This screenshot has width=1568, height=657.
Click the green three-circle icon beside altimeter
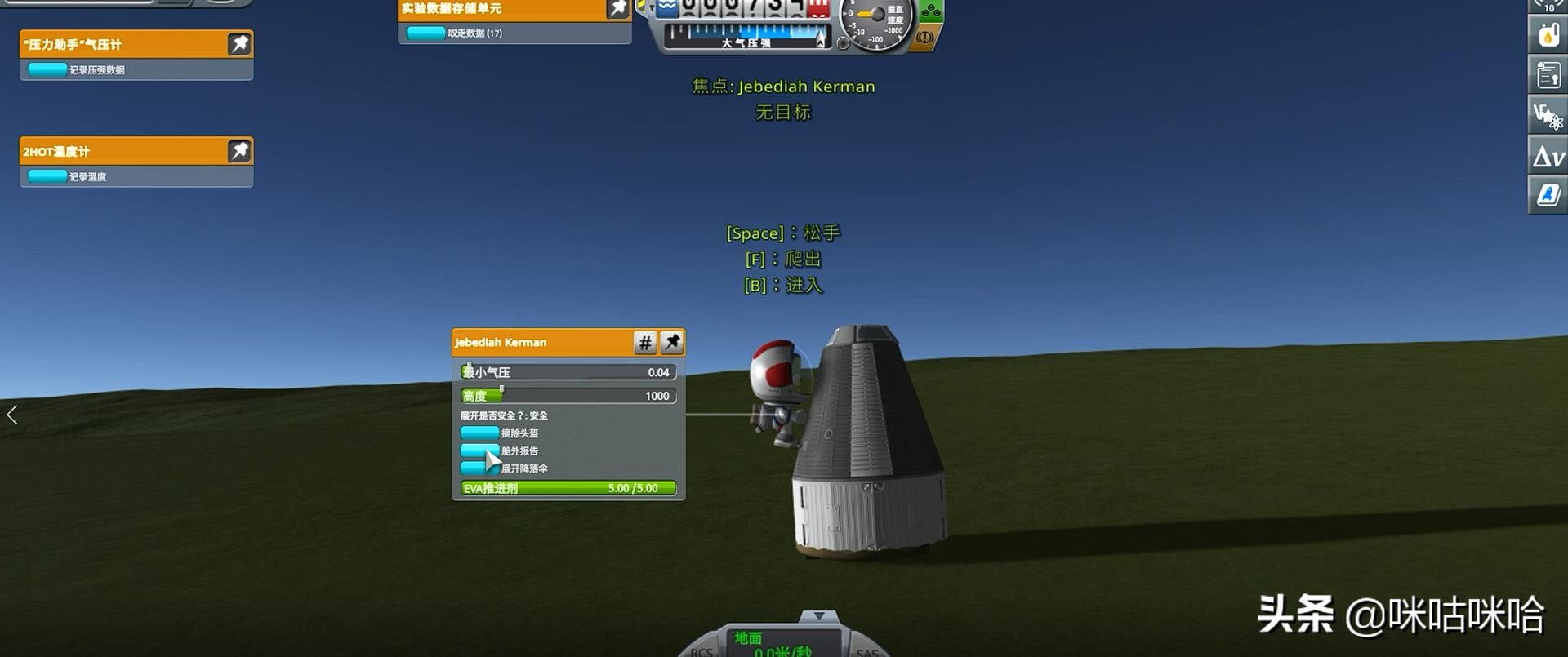click(x=930, y=11)
